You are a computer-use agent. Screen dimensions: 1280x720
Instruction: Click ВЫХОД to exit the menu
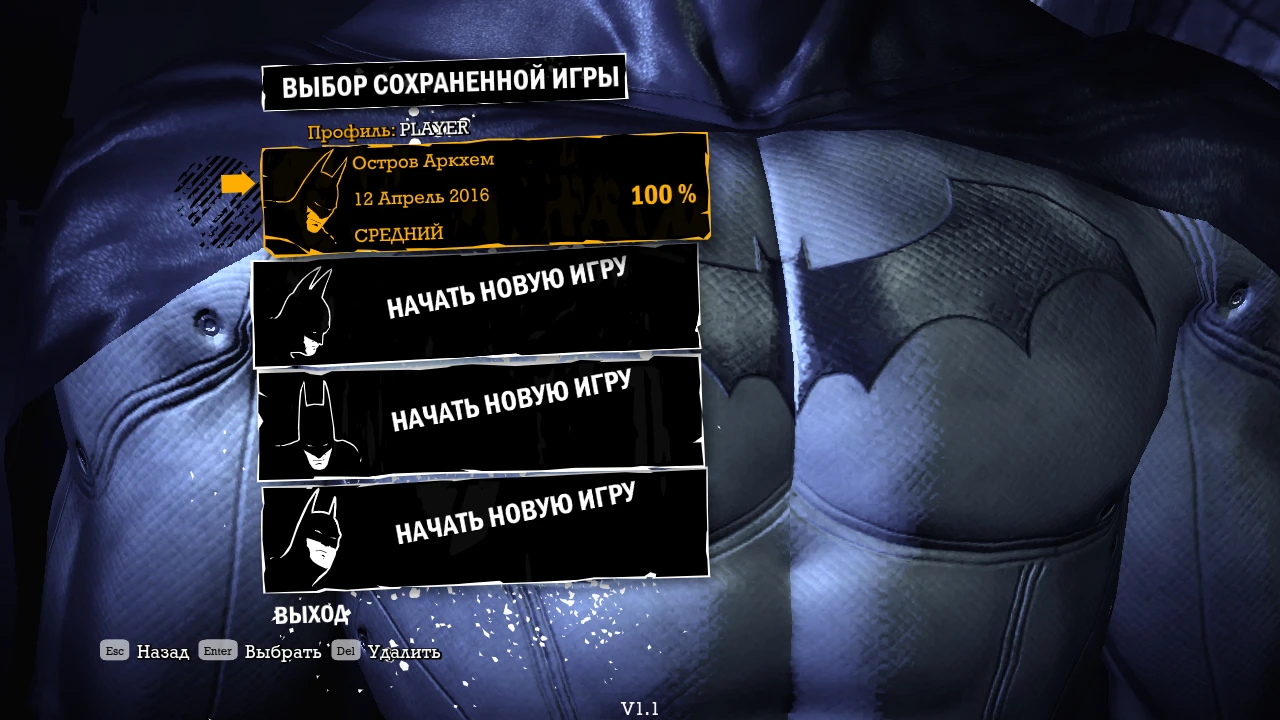(x=312, y=613)
